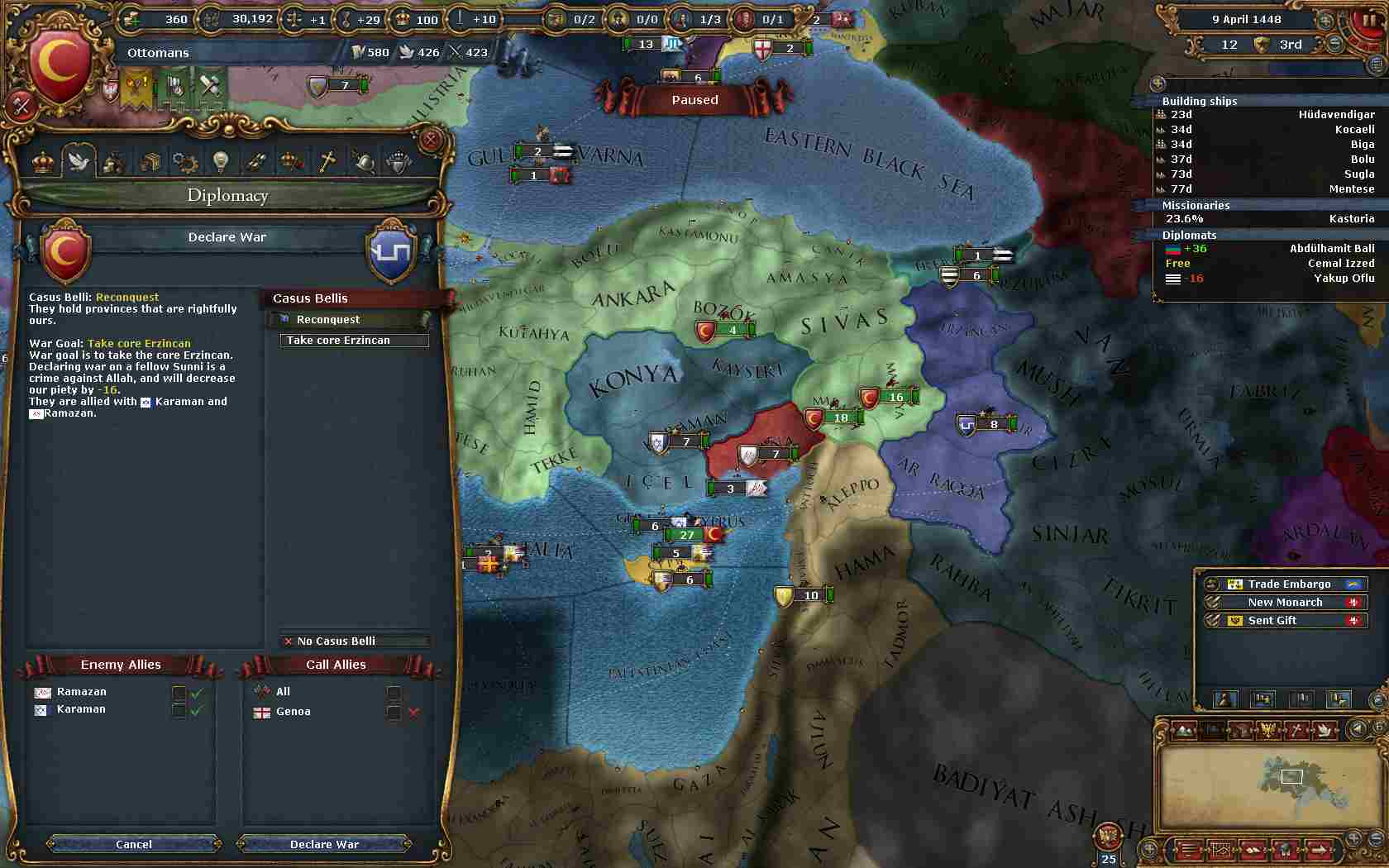Click the minimap to move the view
The width and height of the screenshot is (1389, 868).
pos(1267,785)
